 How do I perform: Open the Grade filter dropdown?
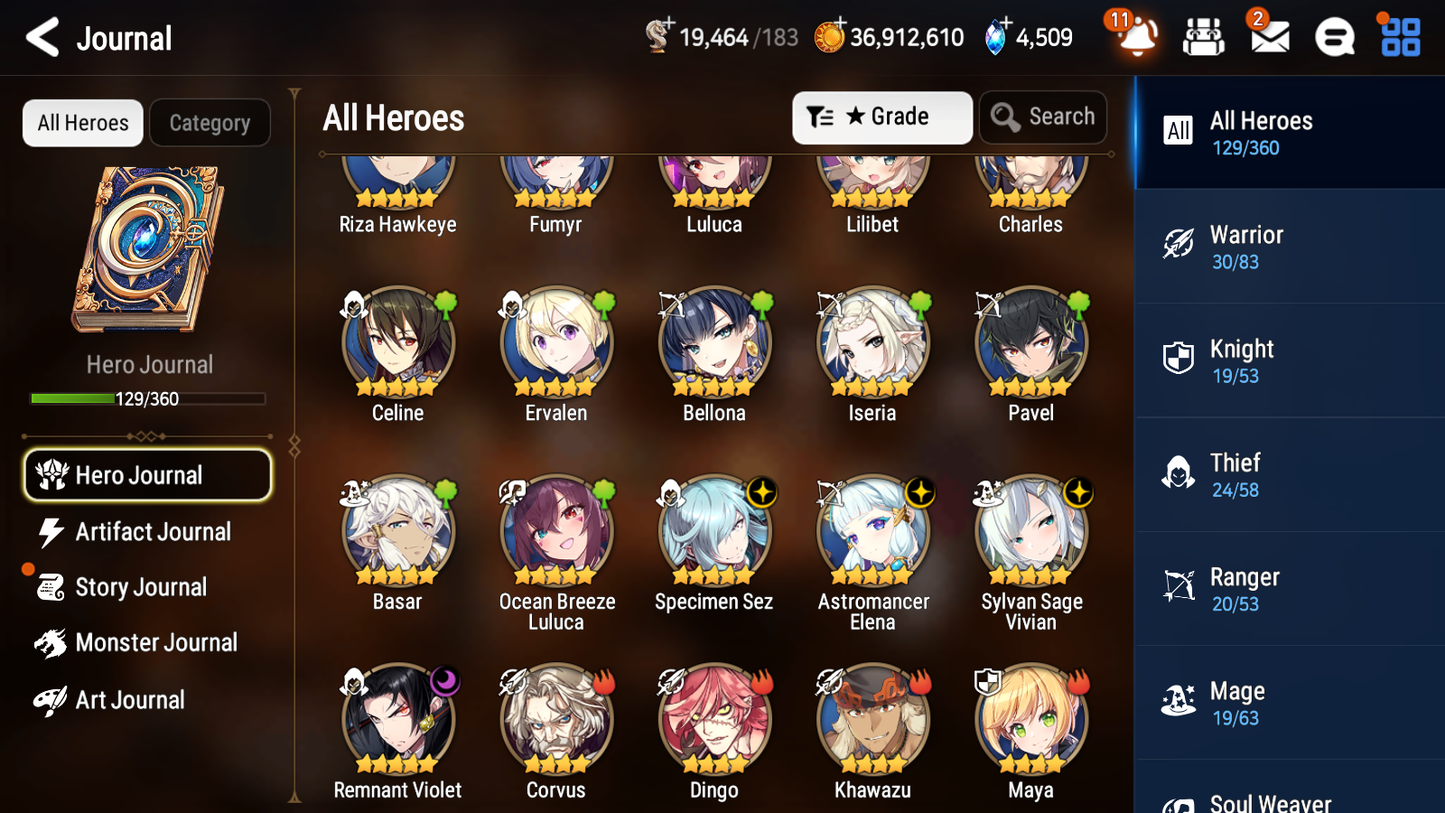pyautogui.click(x=882, y=117)
